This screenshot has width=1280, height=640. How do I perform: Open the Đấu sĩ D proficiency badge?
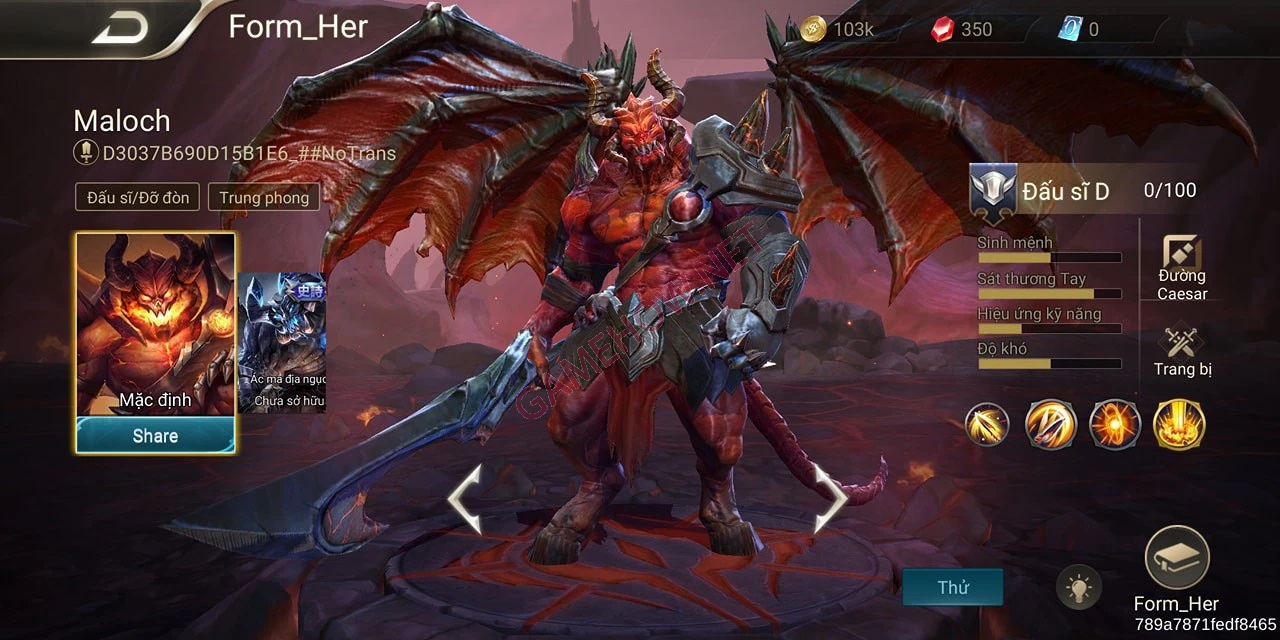(x=994, y=190)
